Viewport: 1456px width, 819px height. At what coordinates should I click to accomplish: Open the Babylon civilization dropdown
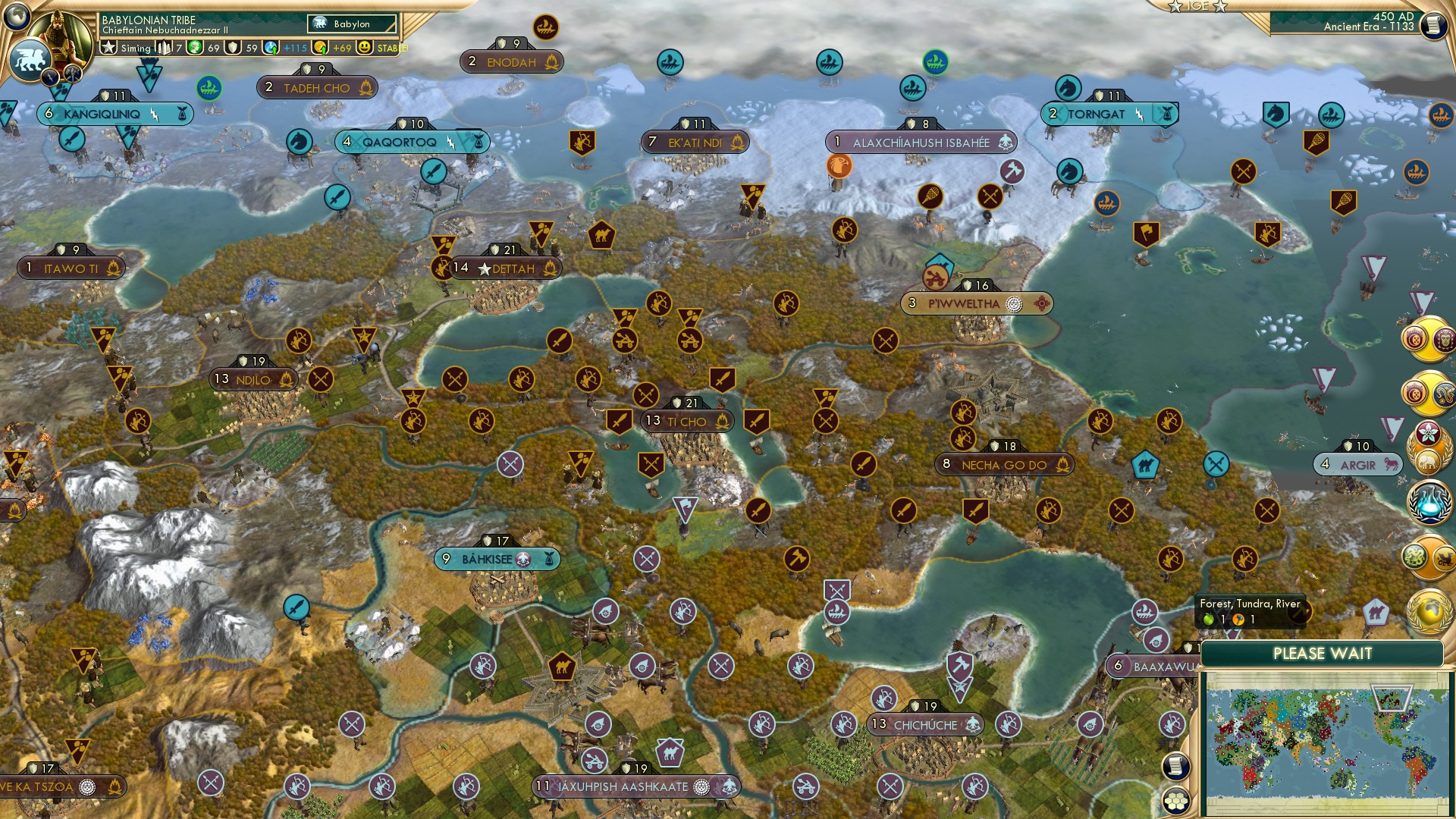click(352, 24)
